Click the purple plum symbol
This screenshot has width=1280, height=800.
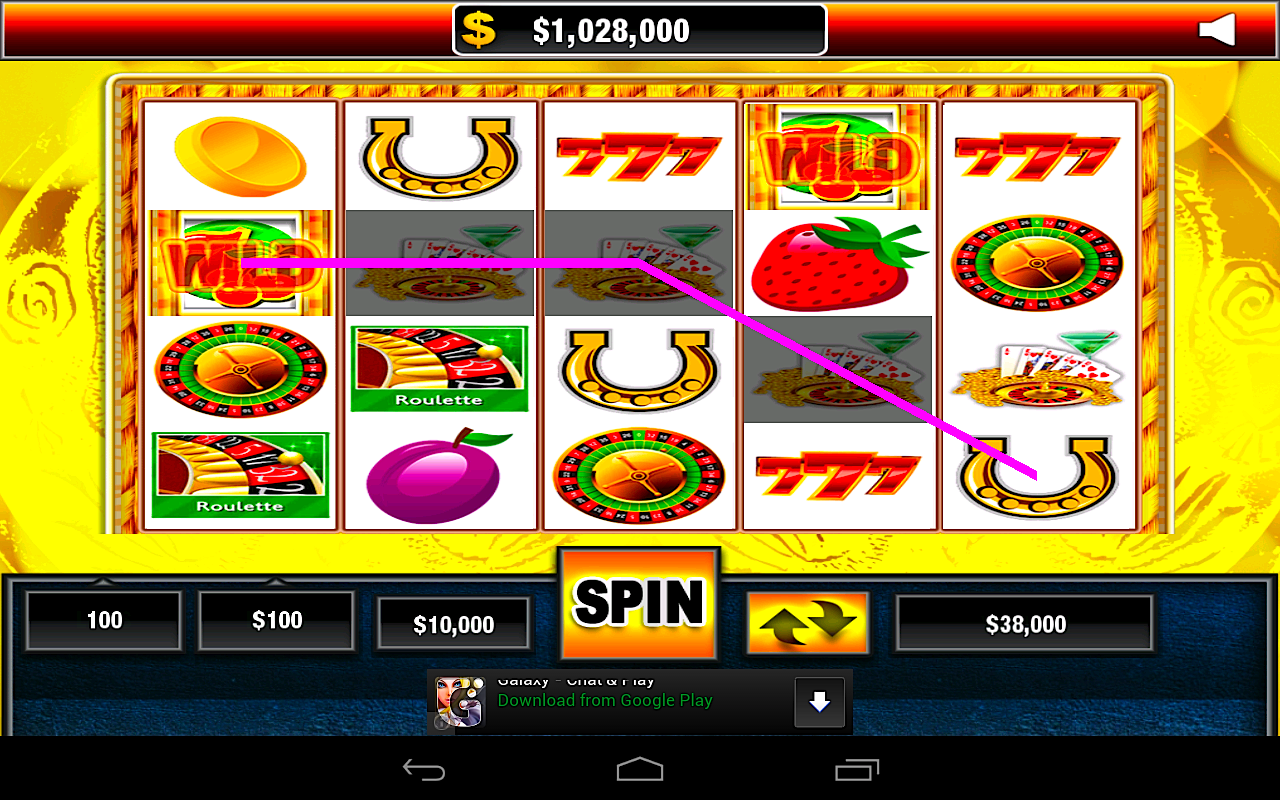(x=438, y=477)
